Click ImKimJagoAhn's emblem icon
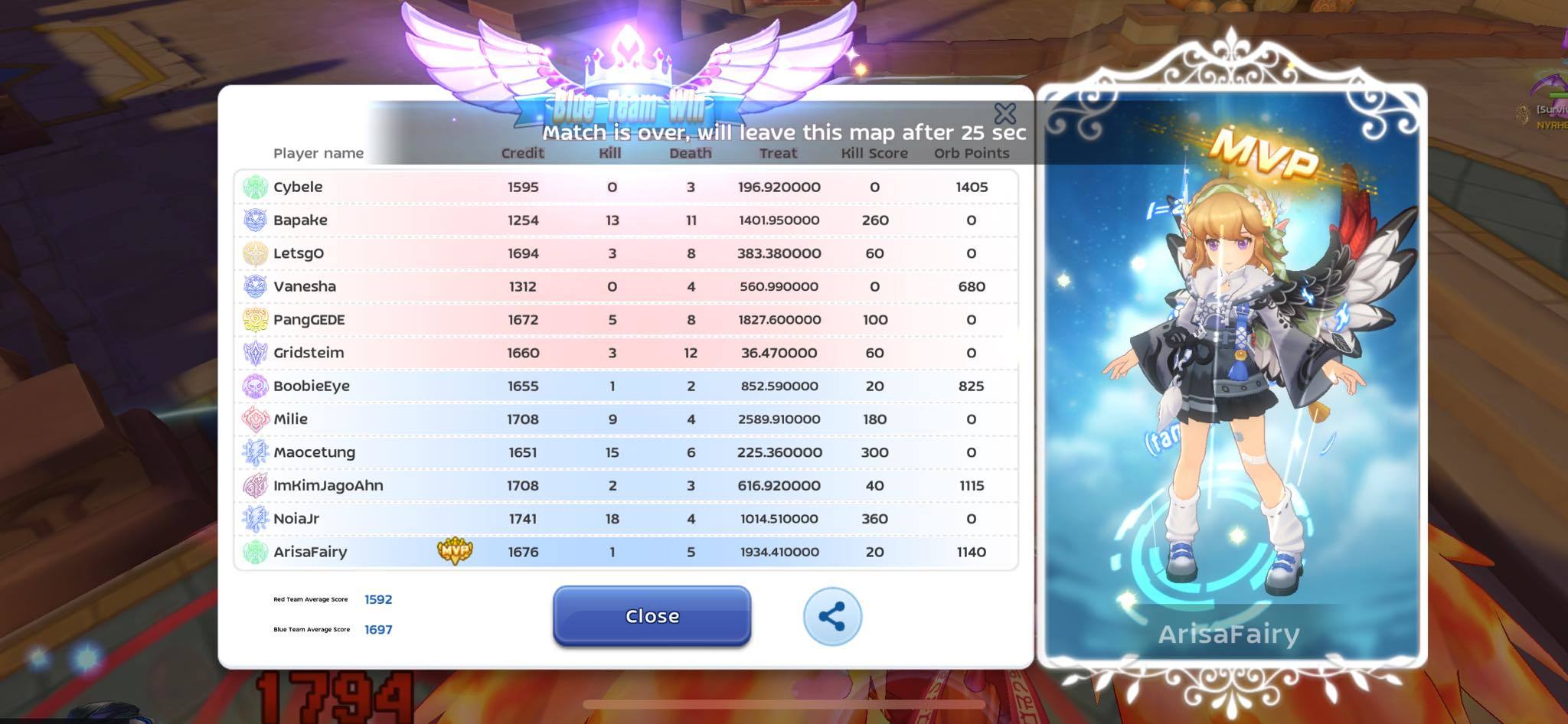1568x724 pixels. (253, 485)
